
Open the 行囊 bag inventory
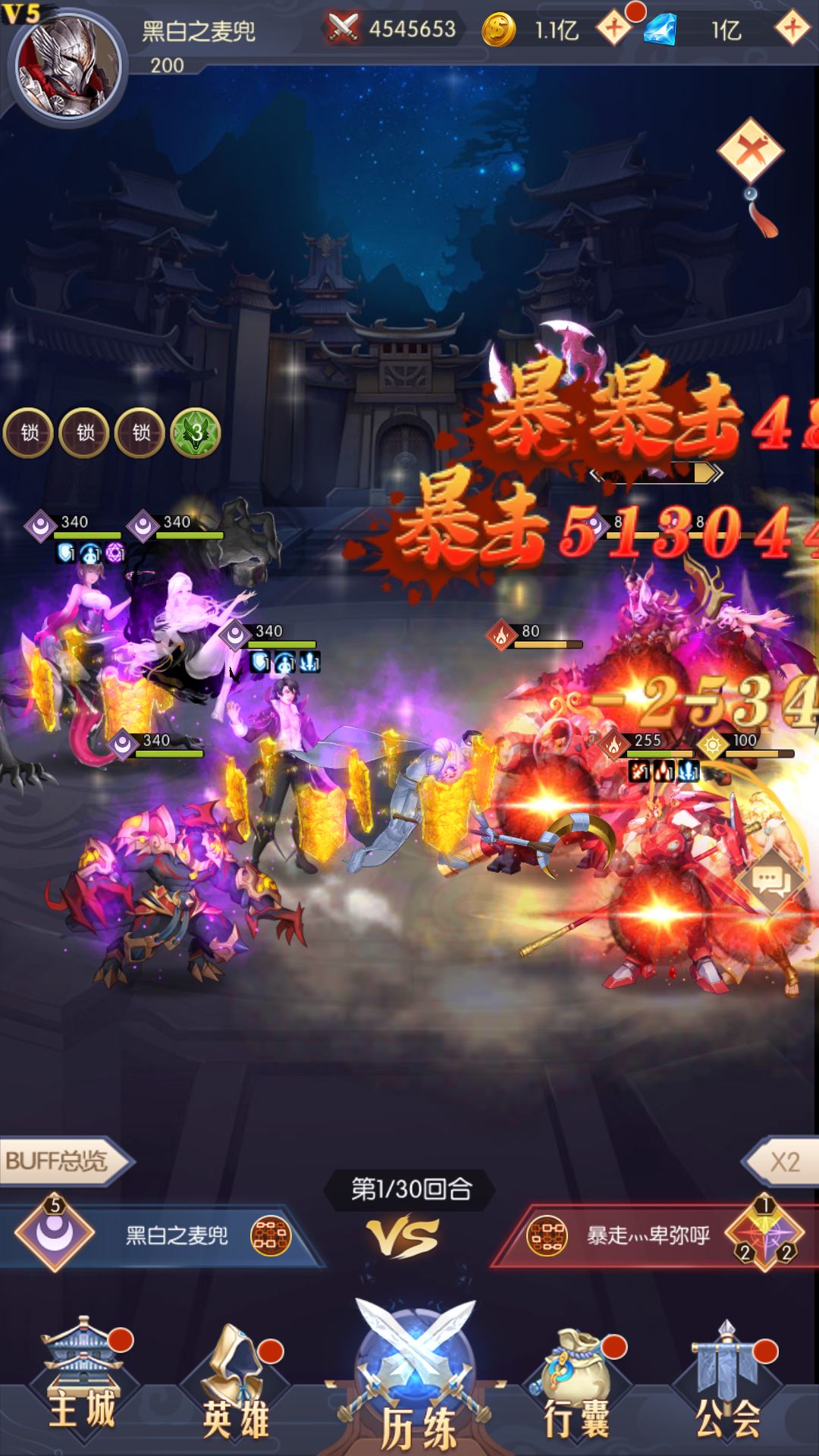pyautogui.click(x=578, y=1384)
